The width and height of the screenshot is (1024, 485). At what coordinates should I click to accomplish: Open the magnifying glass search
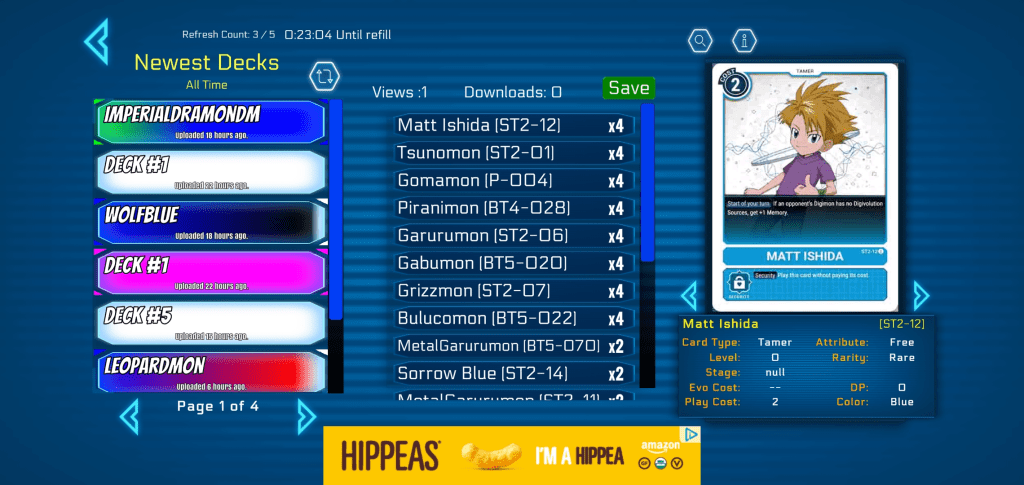click(701, 41)
